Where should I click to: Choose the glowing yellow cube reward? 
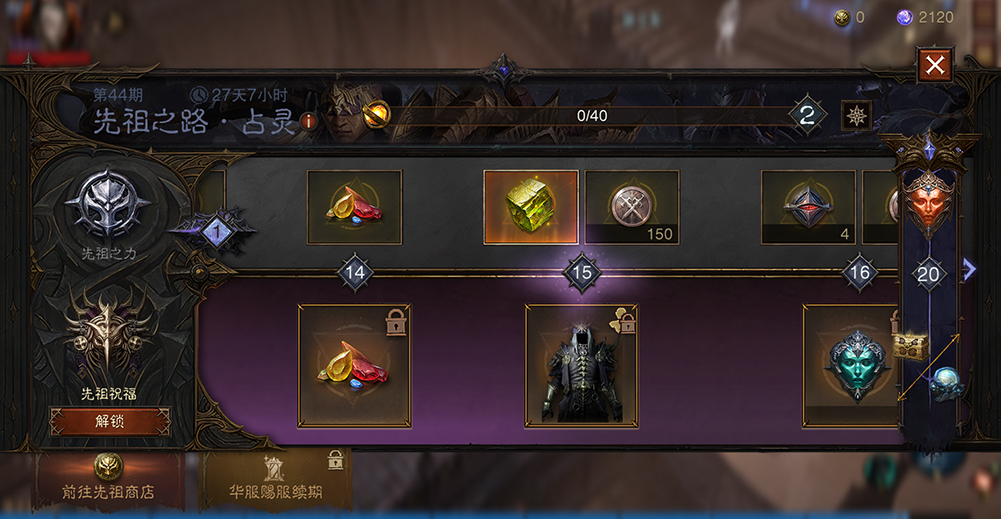point(531,207)
